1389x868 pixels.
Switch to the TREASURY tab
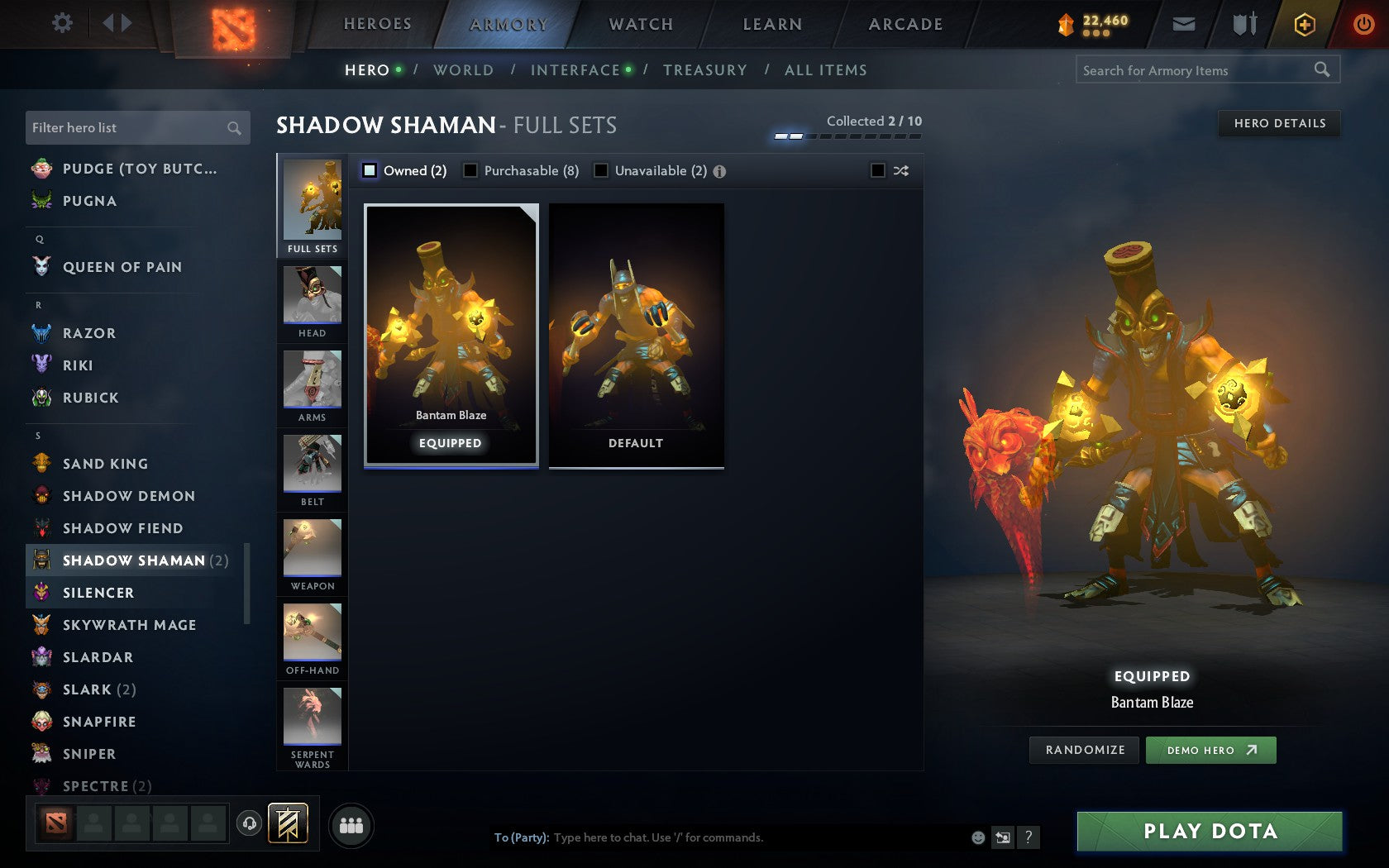[x=706, y=70]
